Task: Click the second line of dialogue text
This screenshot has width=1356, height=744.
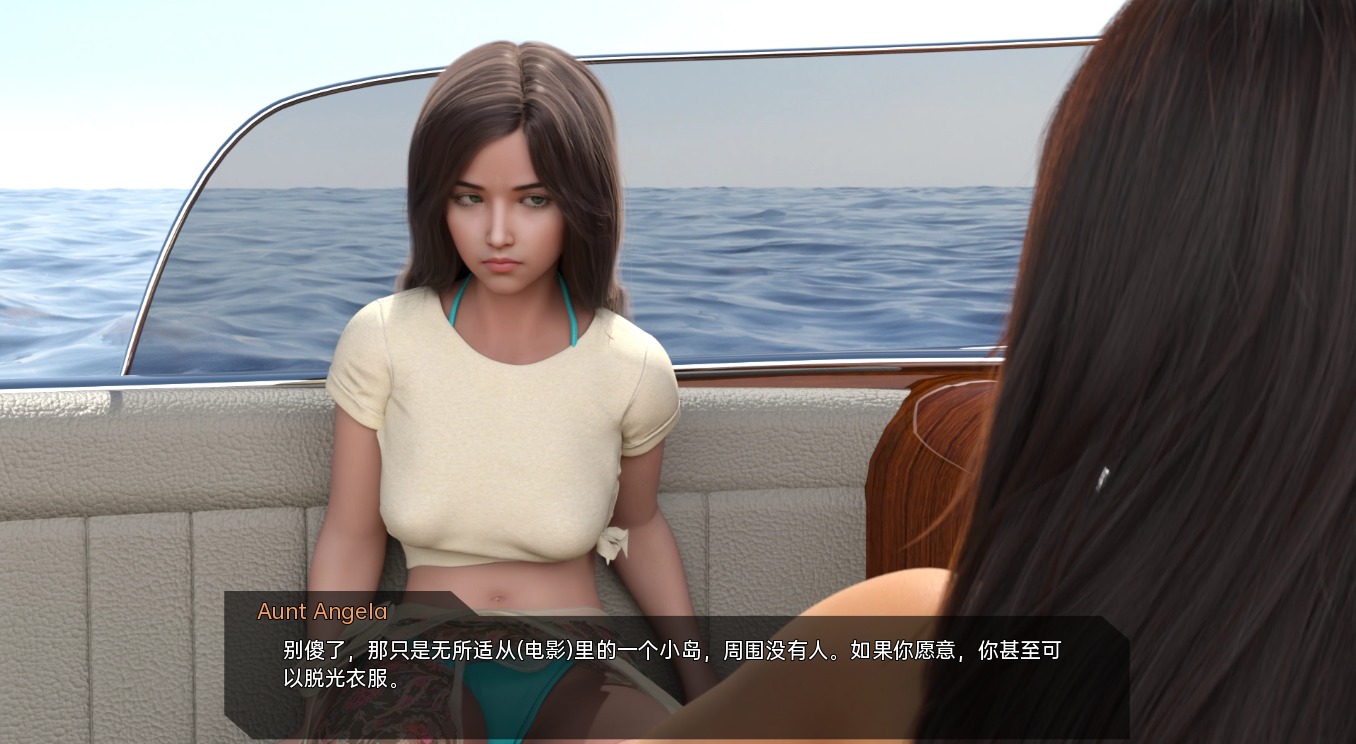Action: click(x=330, y=678)
